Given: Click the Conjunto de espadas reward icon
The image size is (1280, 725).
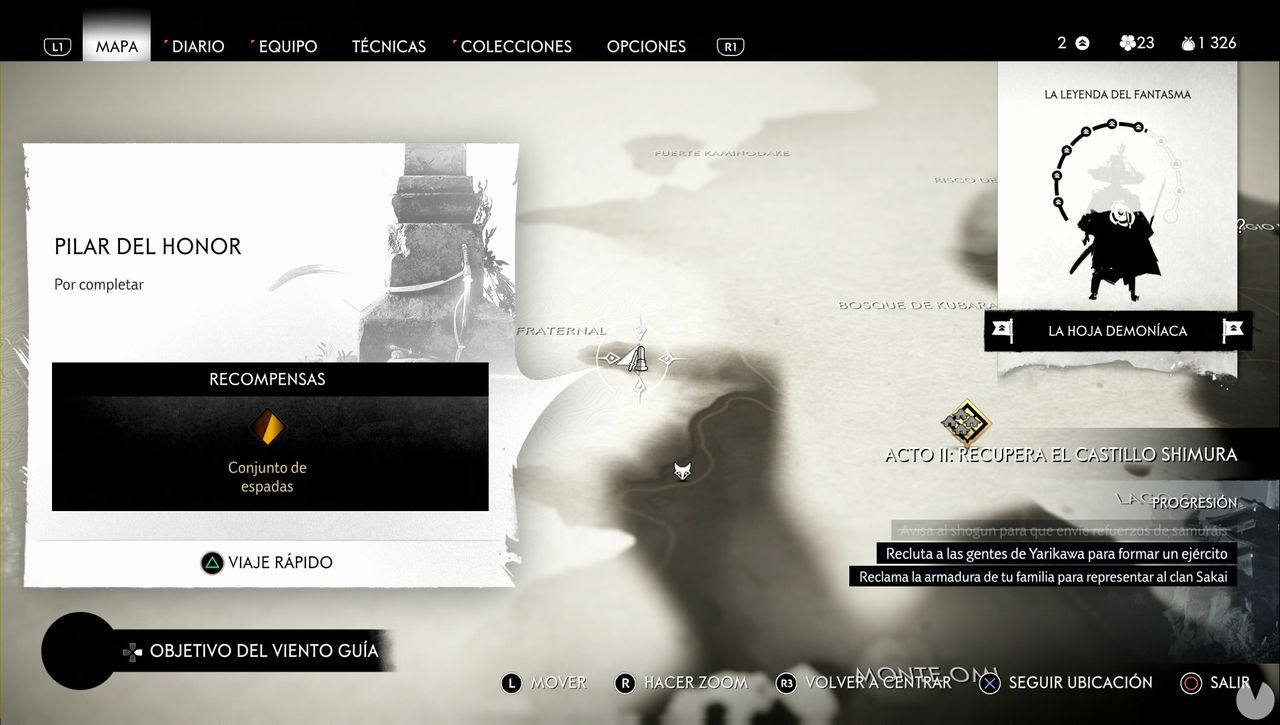Looking at the screenshot, I should click(270, 425).
